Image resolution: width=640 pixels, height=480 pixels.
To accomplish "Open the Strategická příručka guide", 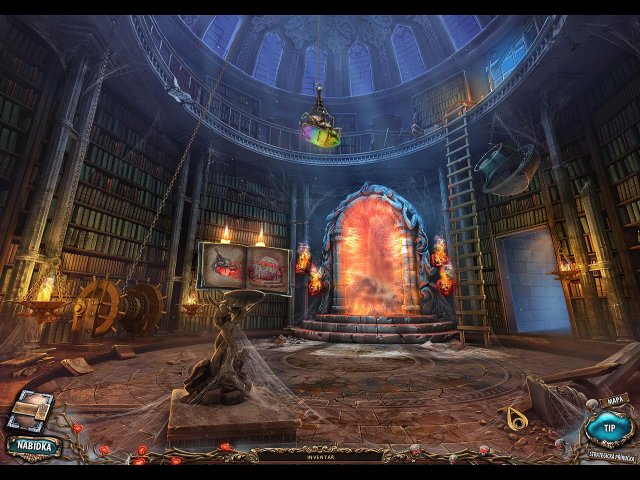I will pos(610,457).
